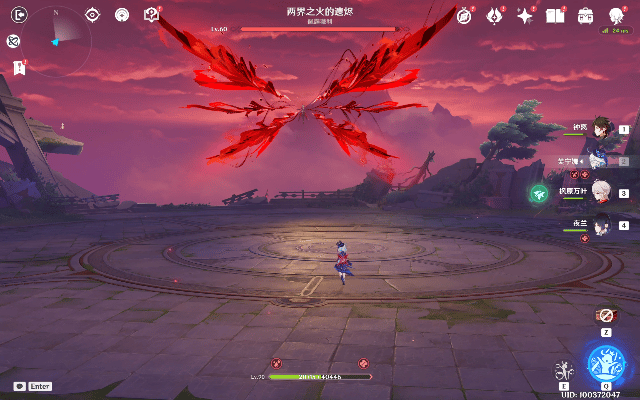Viewport: 640px width, 400px height.
Task: Open the backpack inventory
Action: click(x=585, y=16)
